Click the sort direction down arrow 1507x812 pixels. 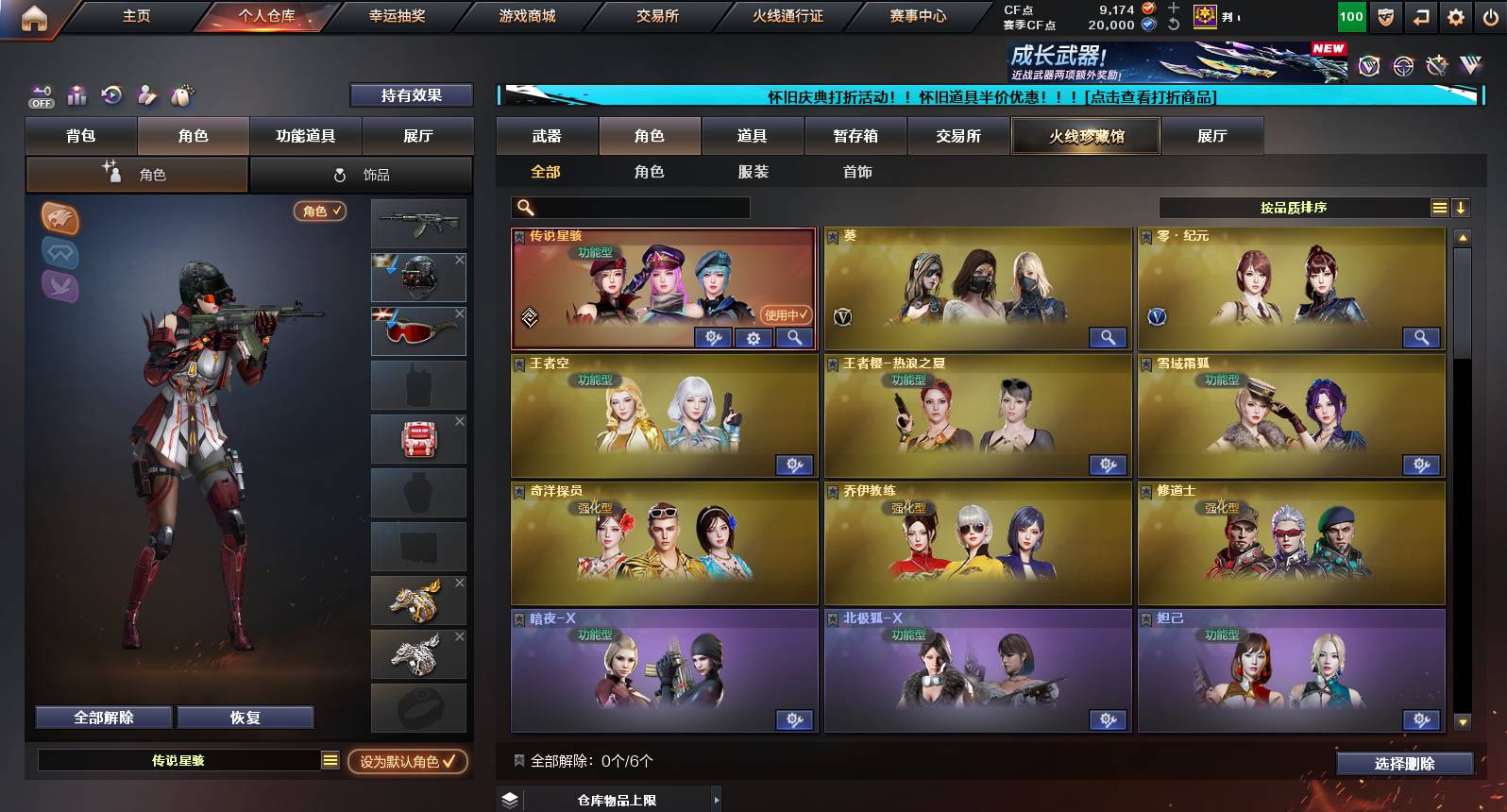1462,207
